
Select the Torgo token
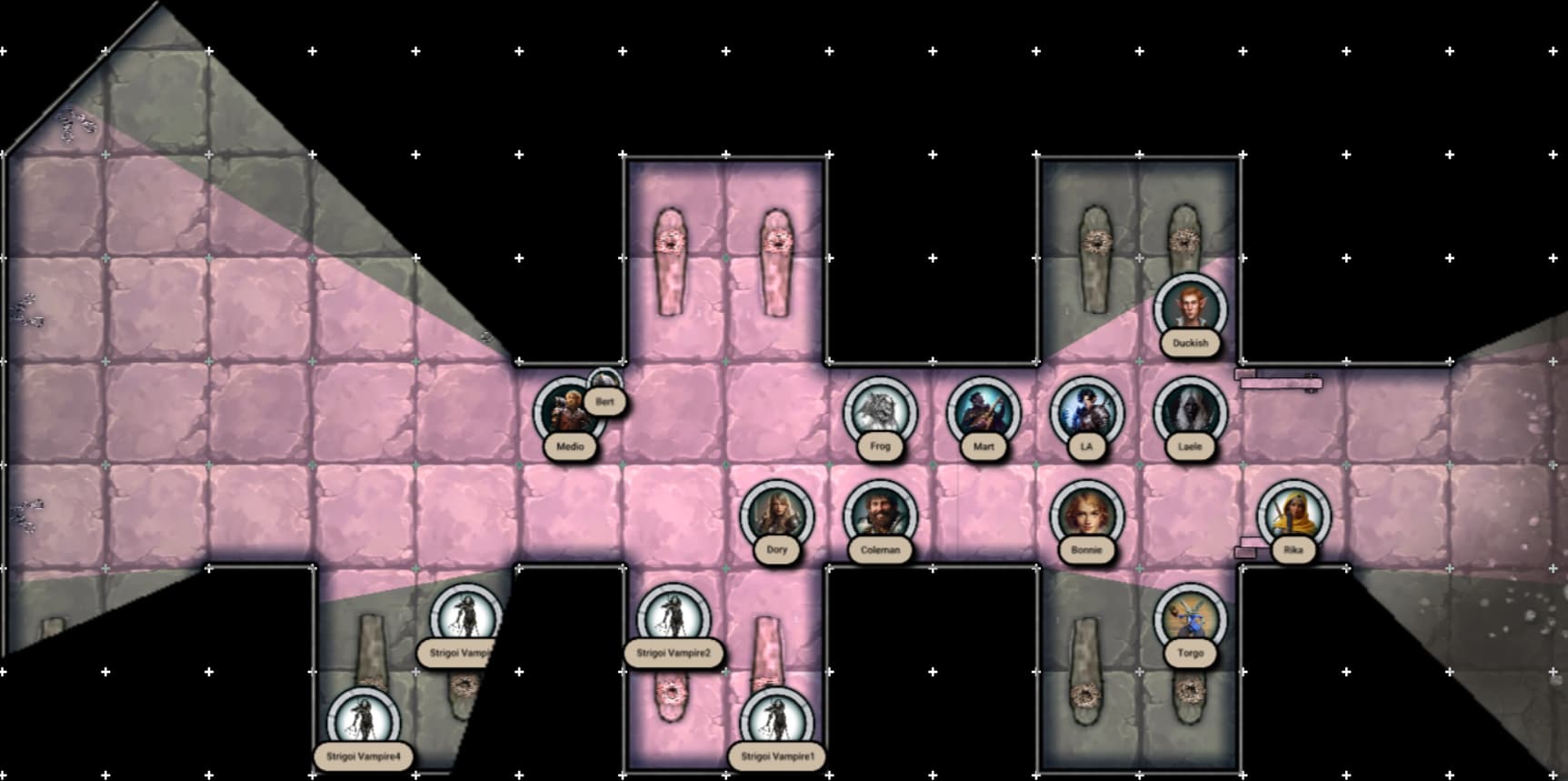[x=1190, y=618]
